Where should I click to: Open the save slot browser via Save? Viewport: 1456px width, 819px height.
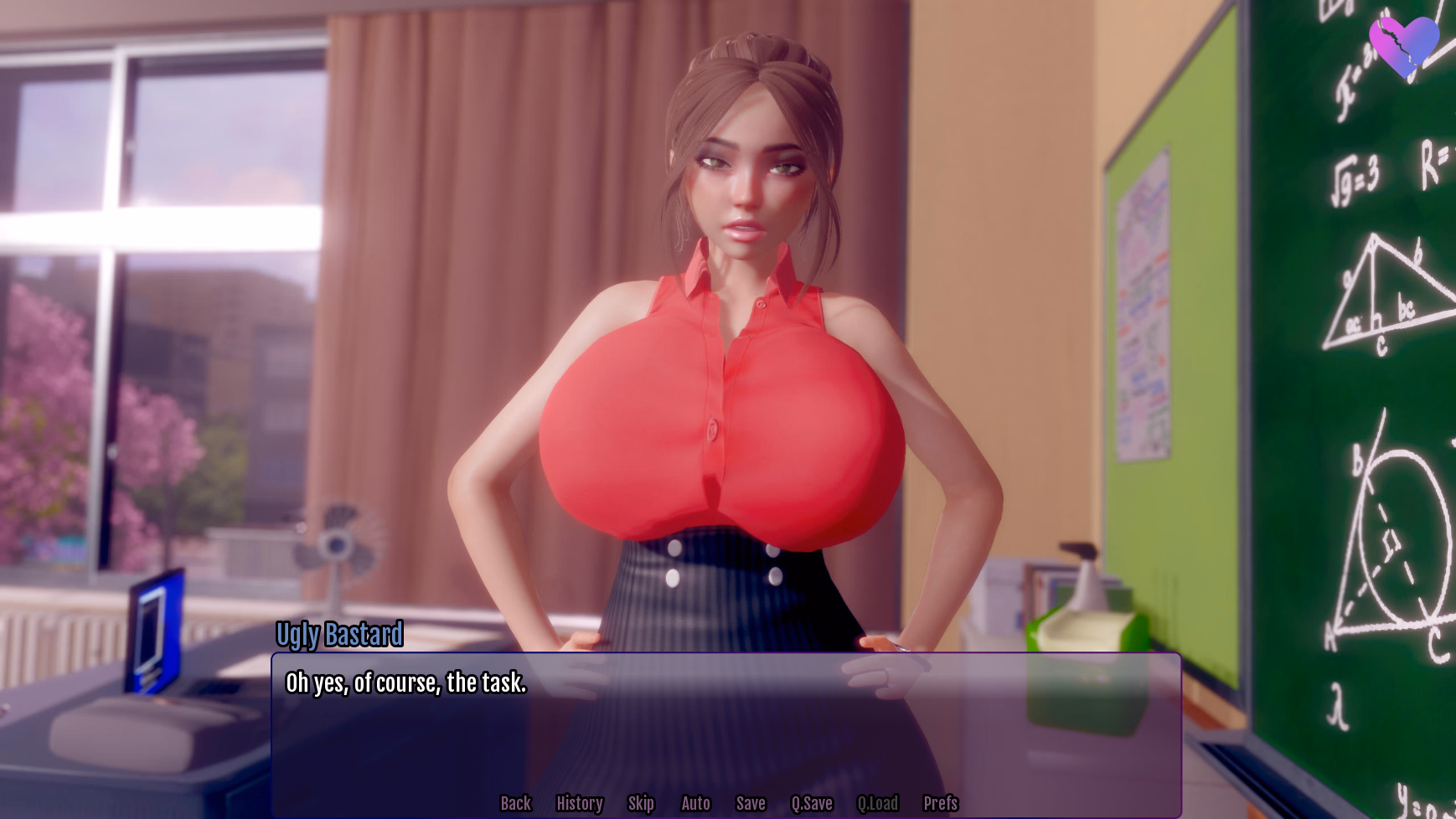751,803
